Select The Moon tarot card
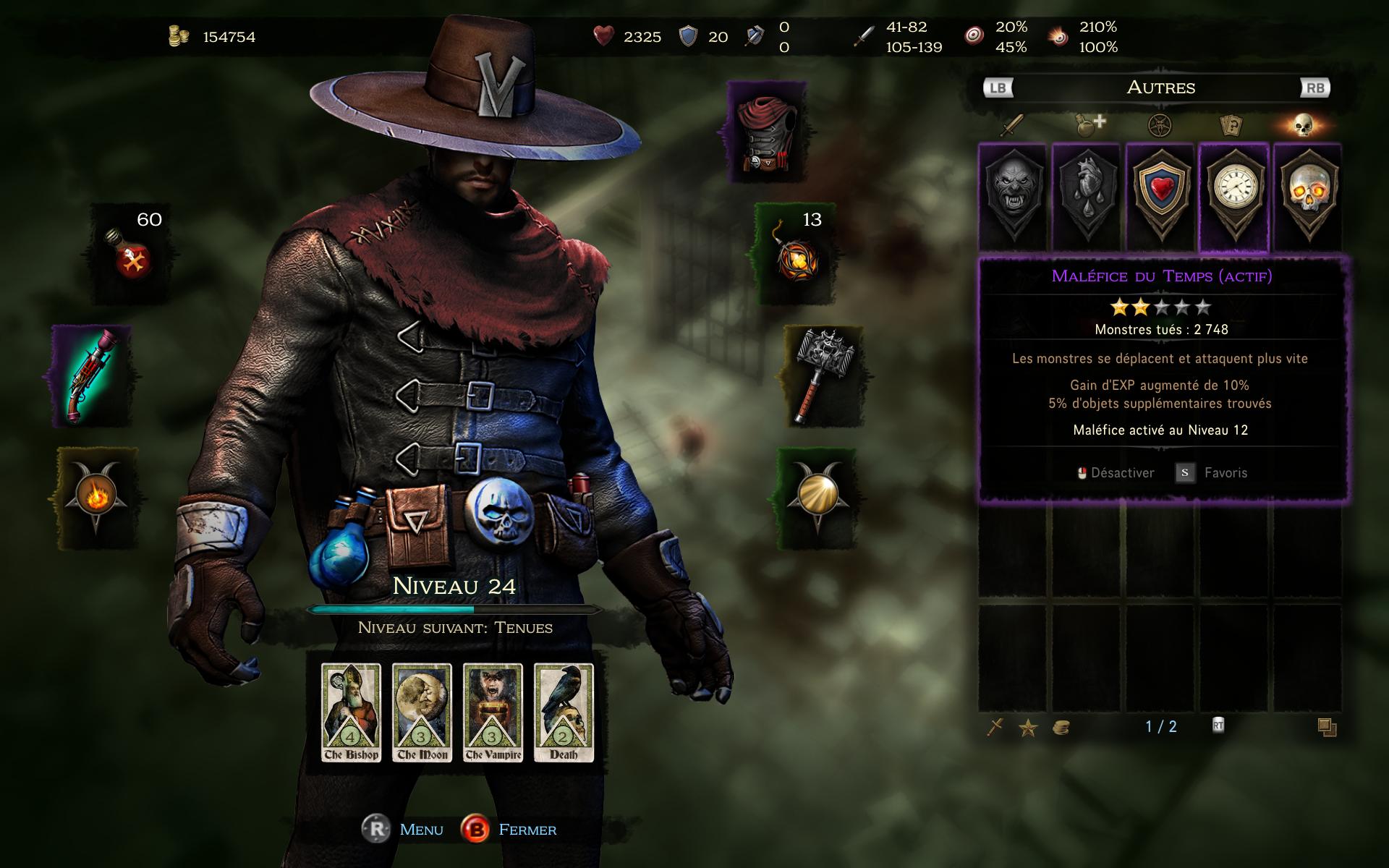 pyautogui.click(x=422, y=712)
